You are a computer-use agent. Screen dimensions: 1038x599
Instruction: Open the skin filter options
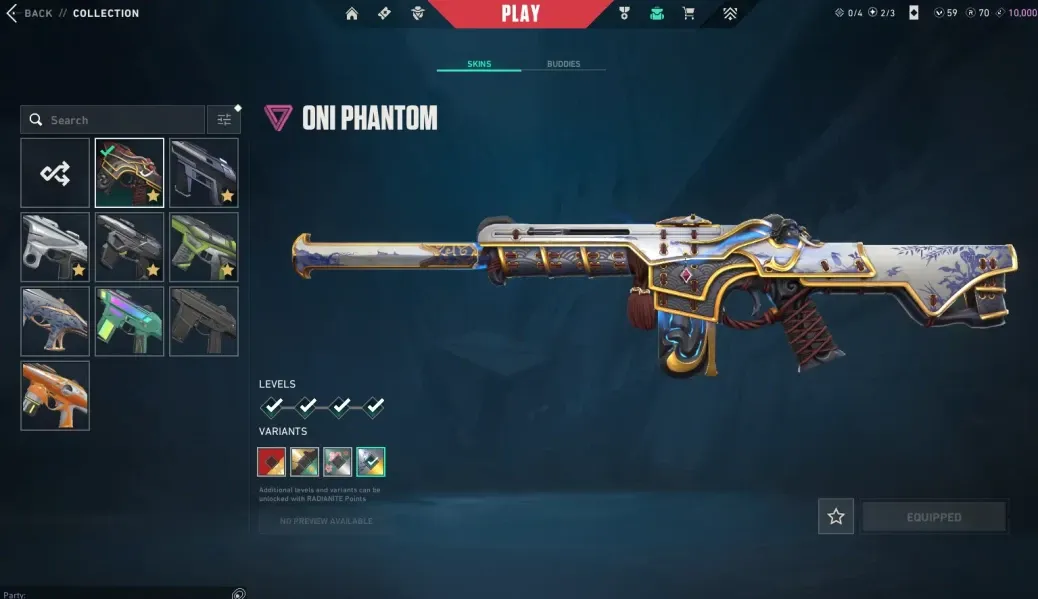[224, 120]
